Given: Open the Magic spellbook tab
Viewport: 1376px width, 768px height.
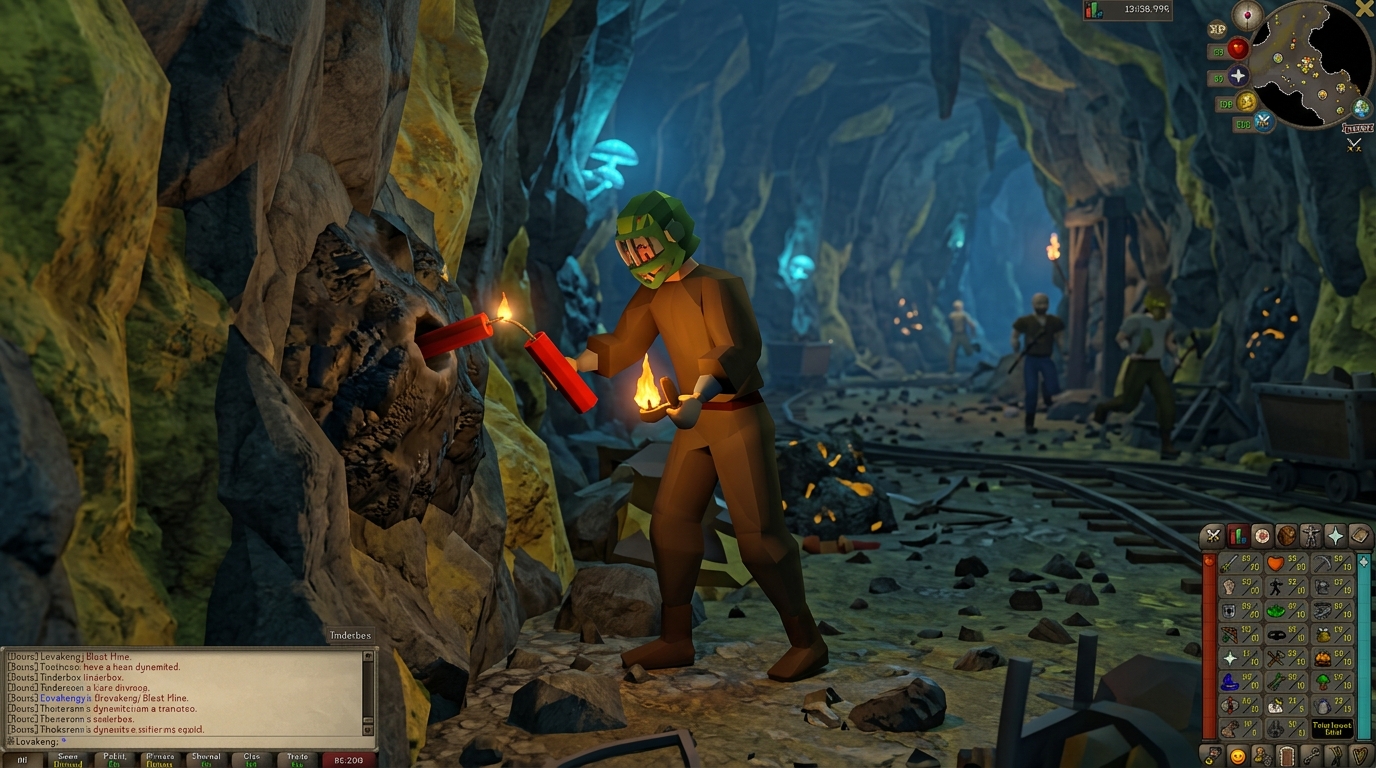Looking at the screenshot, I should [x=1359, y=535].
